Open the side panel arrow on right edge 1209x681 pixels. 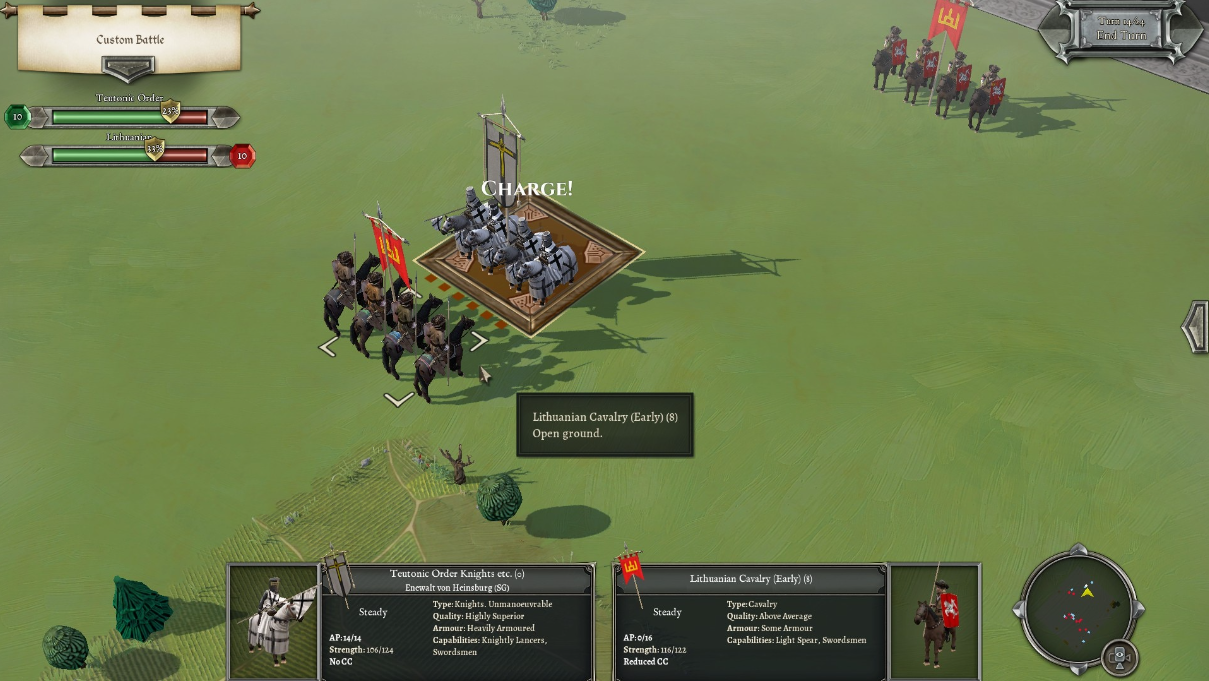pos(1195,328)
